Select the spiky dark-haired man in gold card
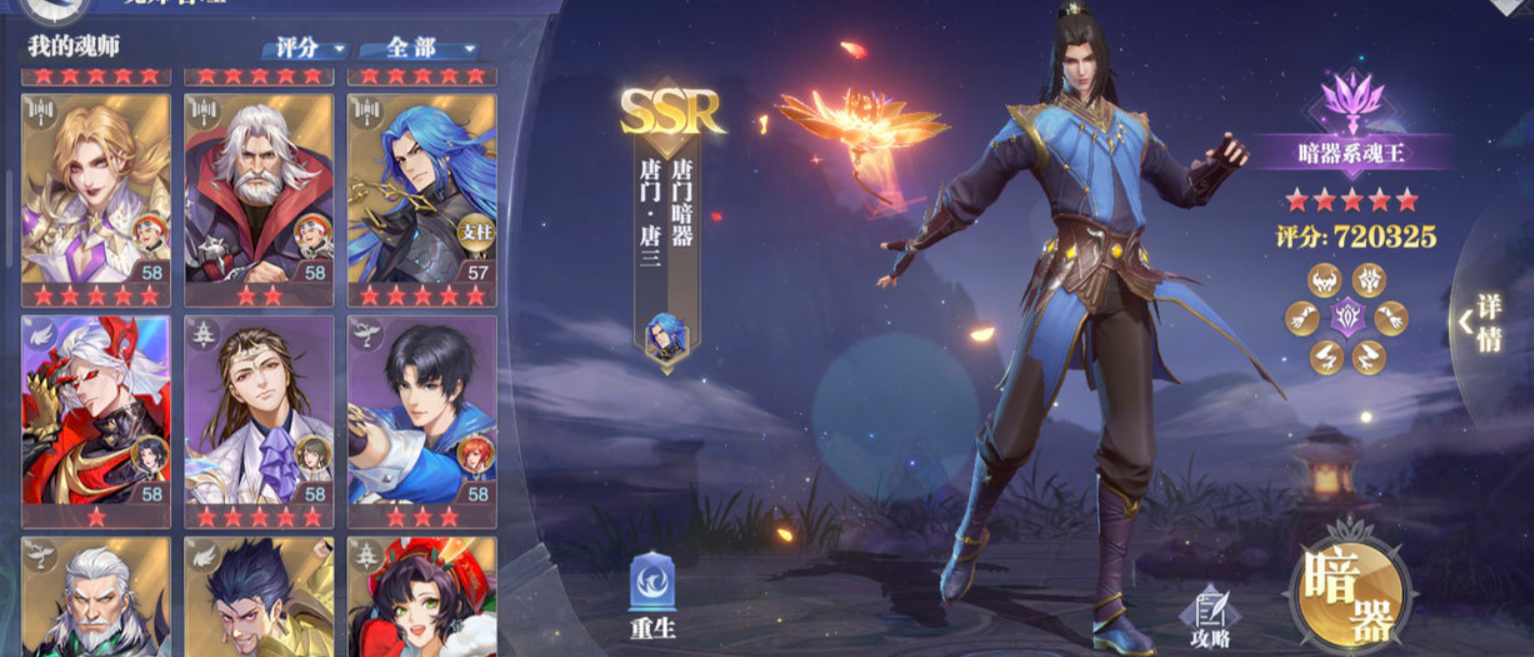Image resolution: width=1534 pixels, height=657 pixels. (258, 597)
